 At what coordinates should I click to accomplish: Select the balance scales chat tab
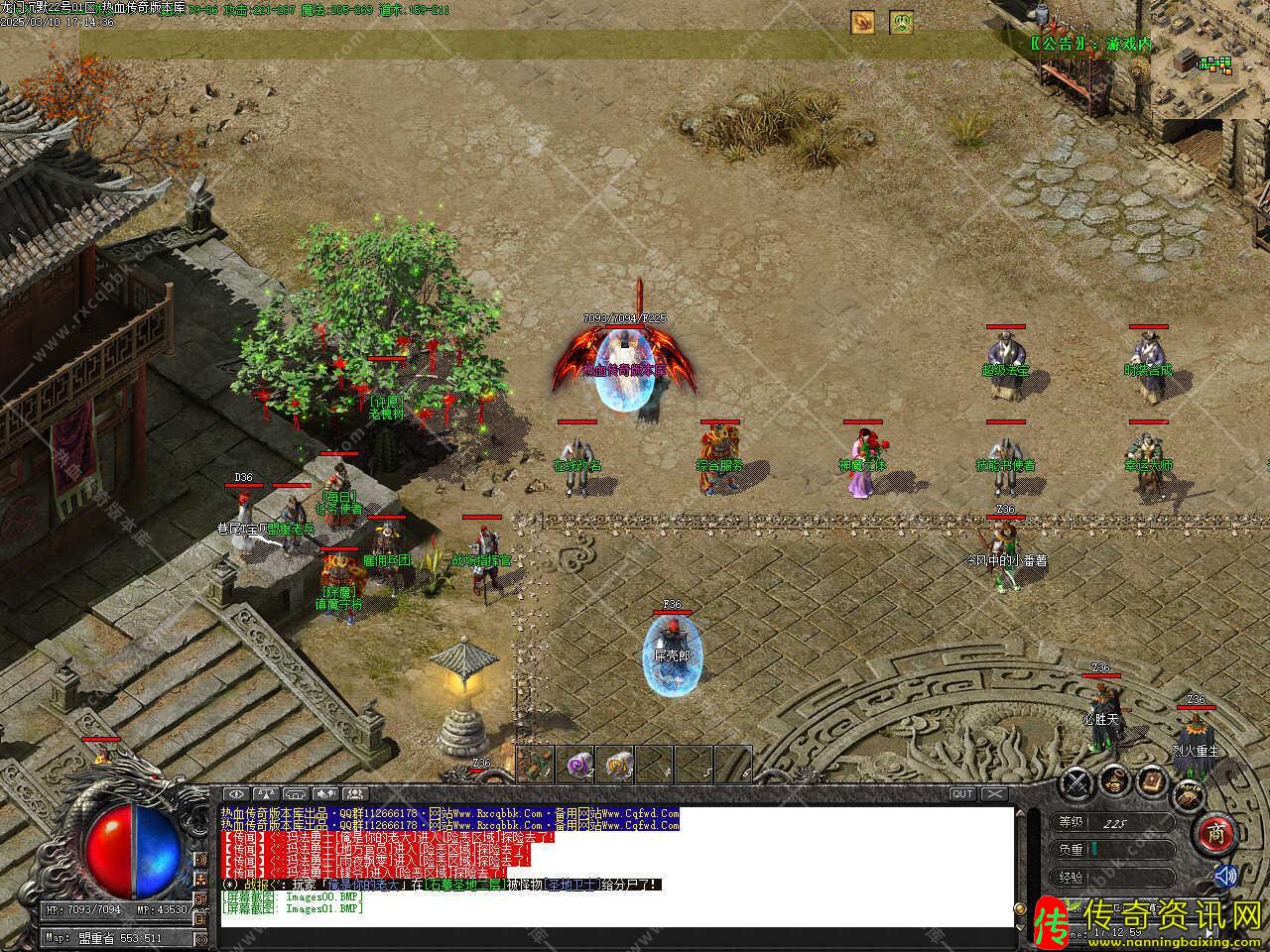coord(265,793)
